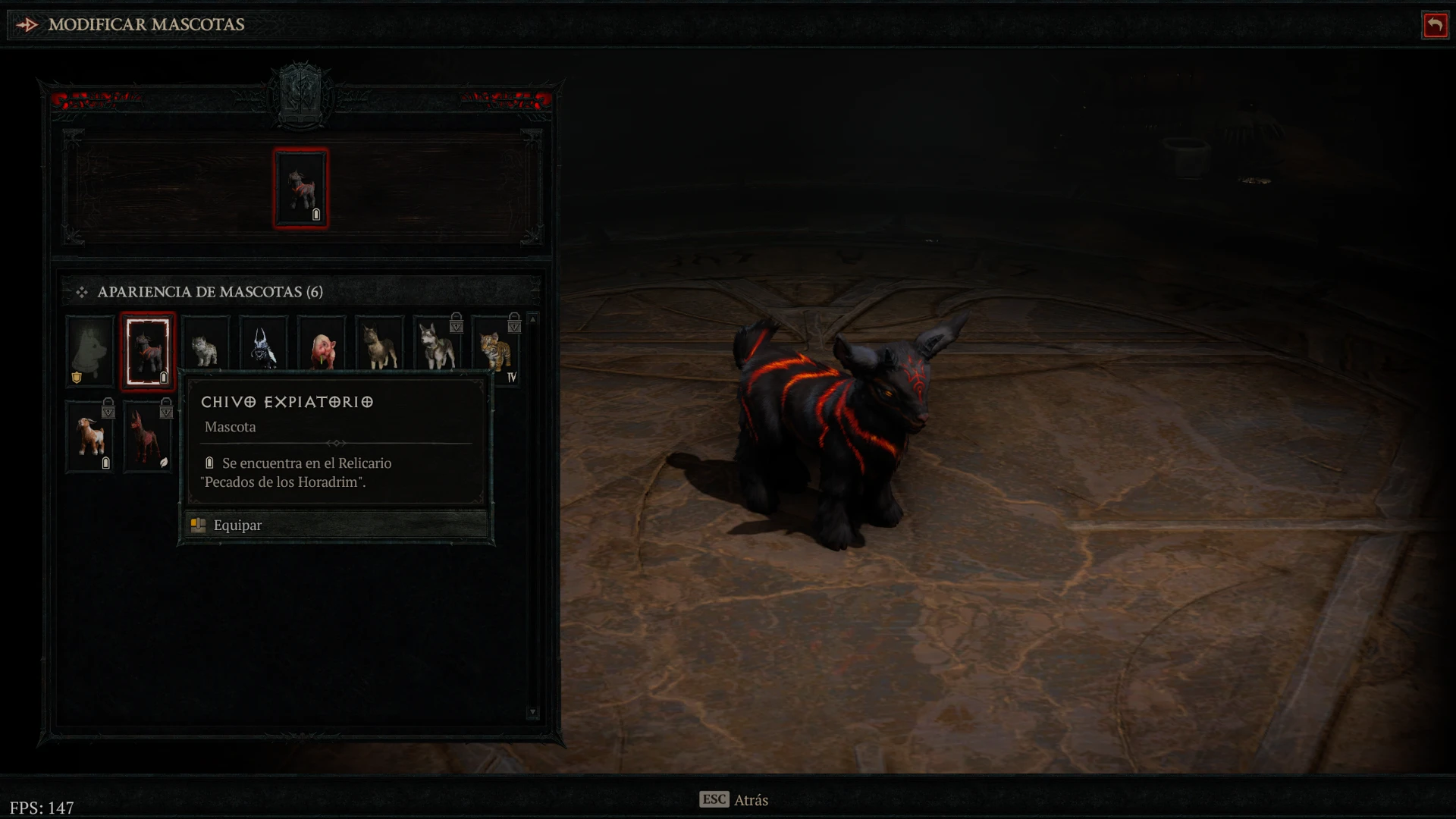This screenshot has height=819, width=1456.
Task: Select the locked red hound pet
Action: [148, 437]
